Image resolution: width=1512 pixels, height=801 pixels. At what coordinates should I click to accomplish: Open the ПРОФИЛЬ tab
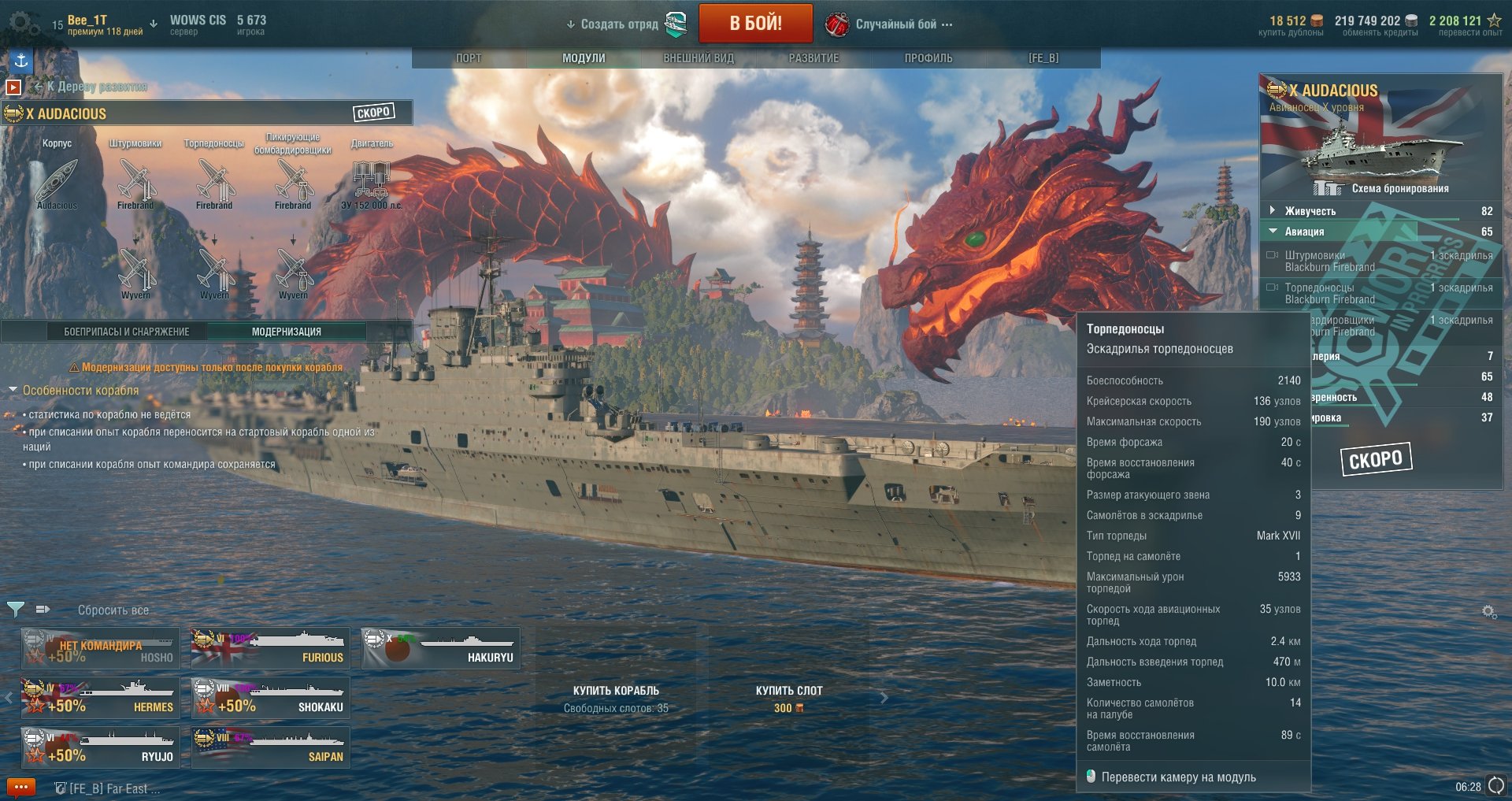(928, 58)
